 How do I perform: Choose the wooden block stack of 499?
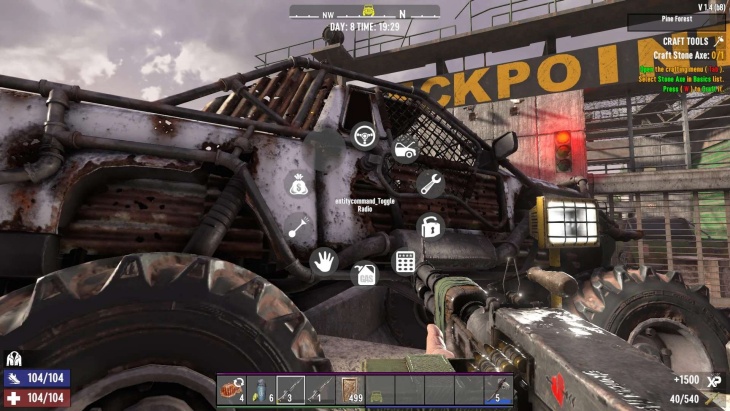click(350, 389)
